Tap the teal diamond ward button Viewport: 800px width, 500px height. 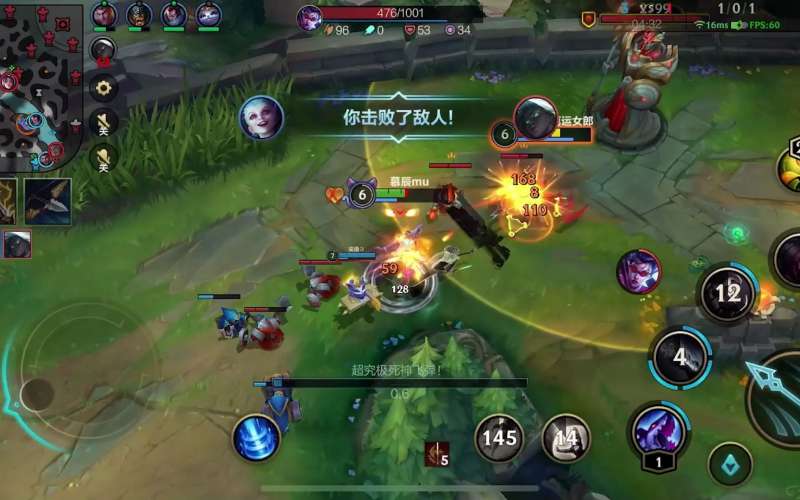(730, 463)
